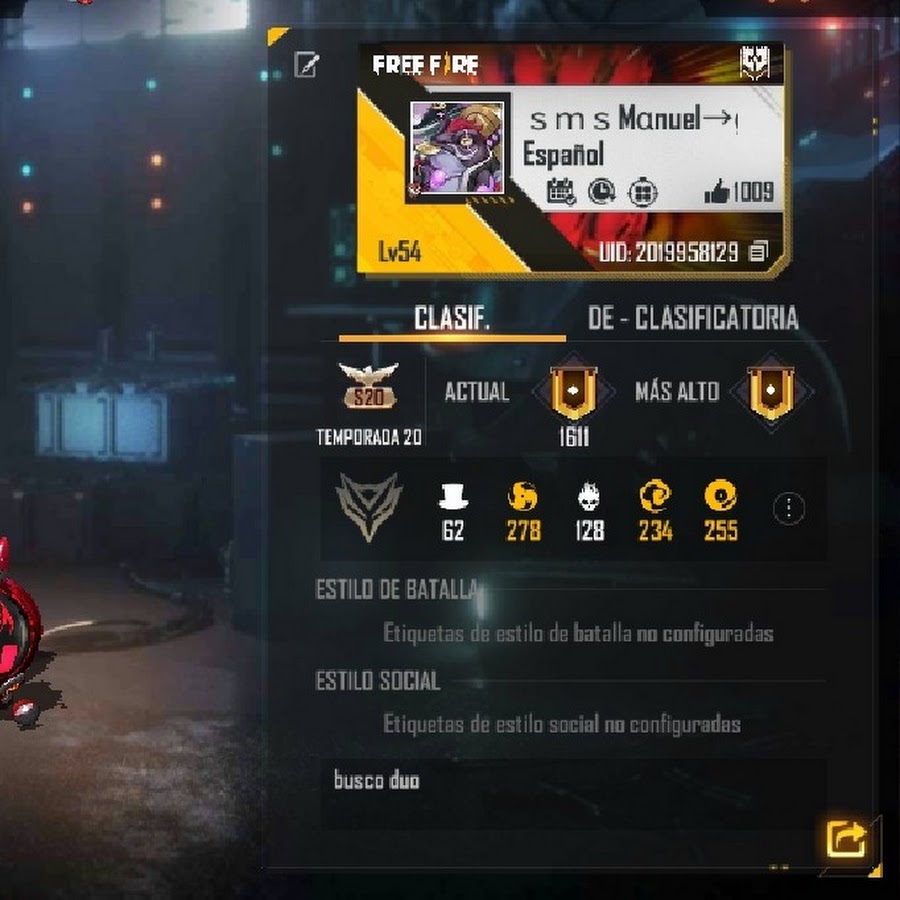This screenshot has width=900, height=900.
Task: Click the yellow share button
Action: pos(846,838)
